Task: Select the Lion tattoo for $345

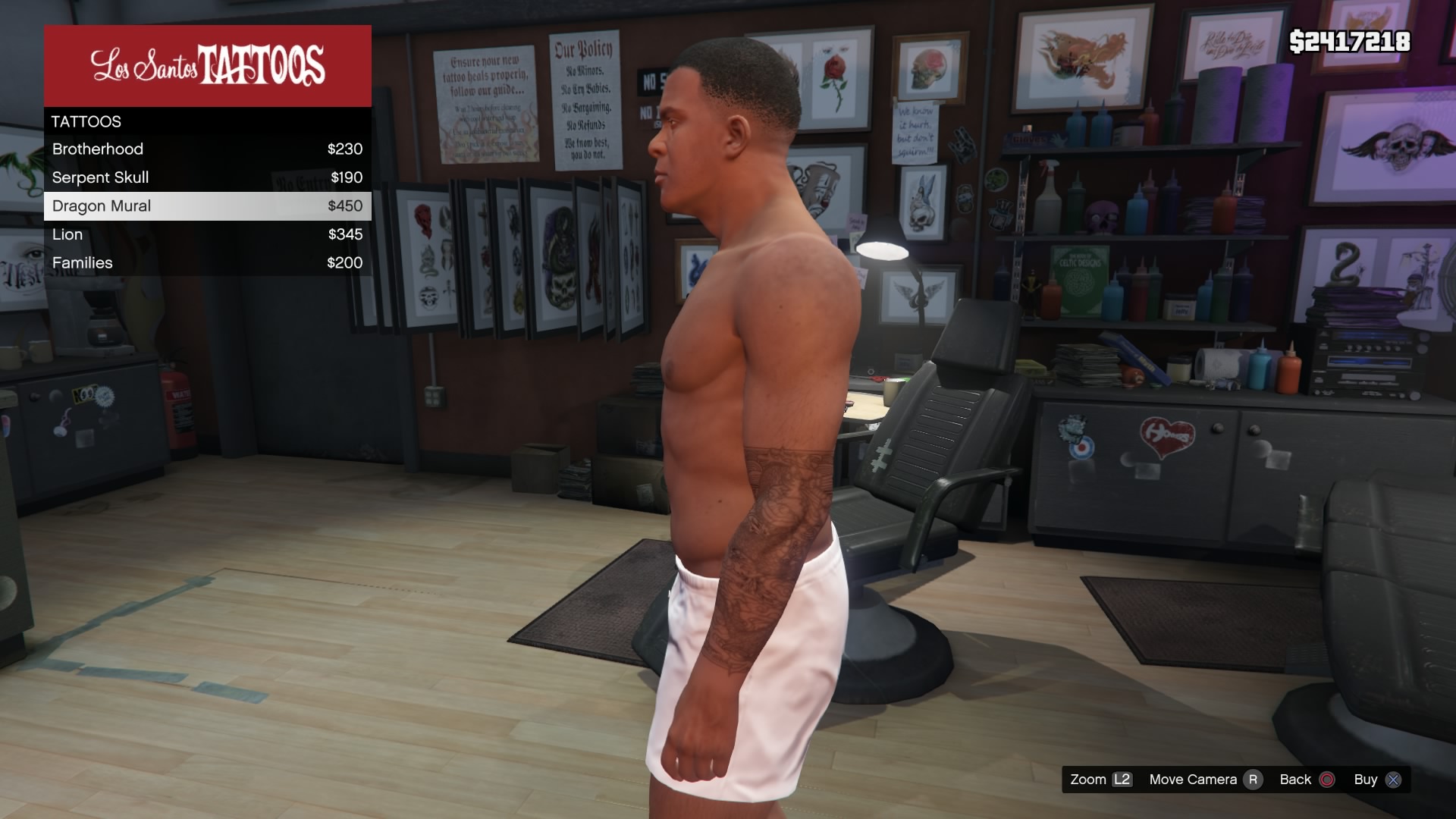Action: [207, 234]
